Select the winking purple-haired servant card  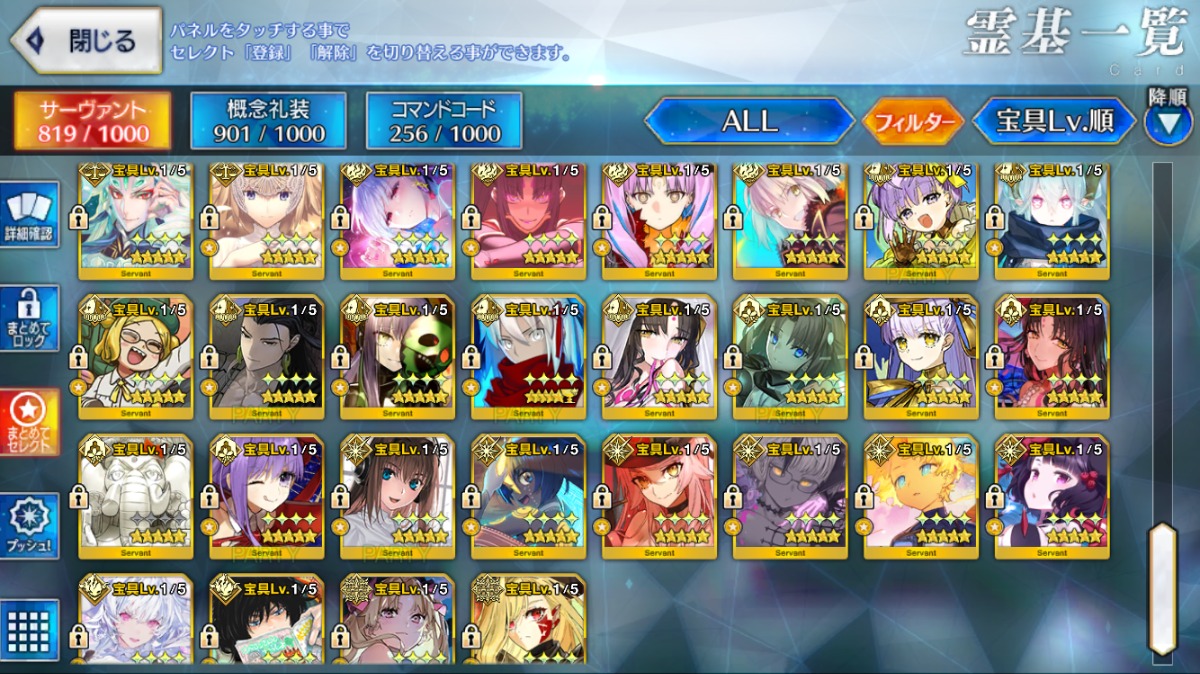click(x=266, y=492)
